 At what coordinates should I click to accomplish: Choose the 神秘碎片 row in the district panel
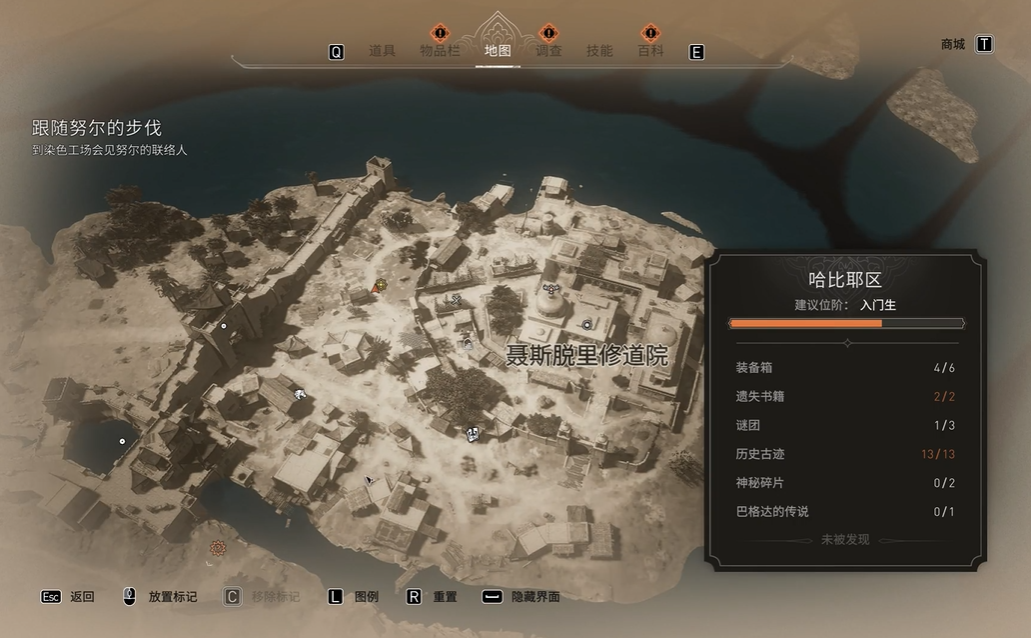(845, 483)
